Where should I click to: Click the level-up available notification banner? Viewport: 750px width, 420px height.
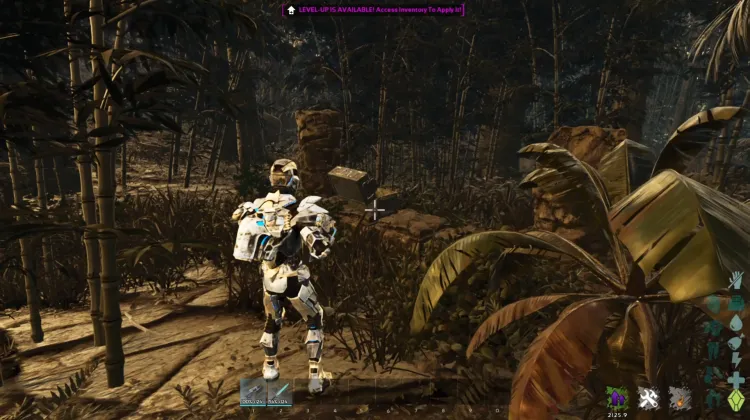375,9
